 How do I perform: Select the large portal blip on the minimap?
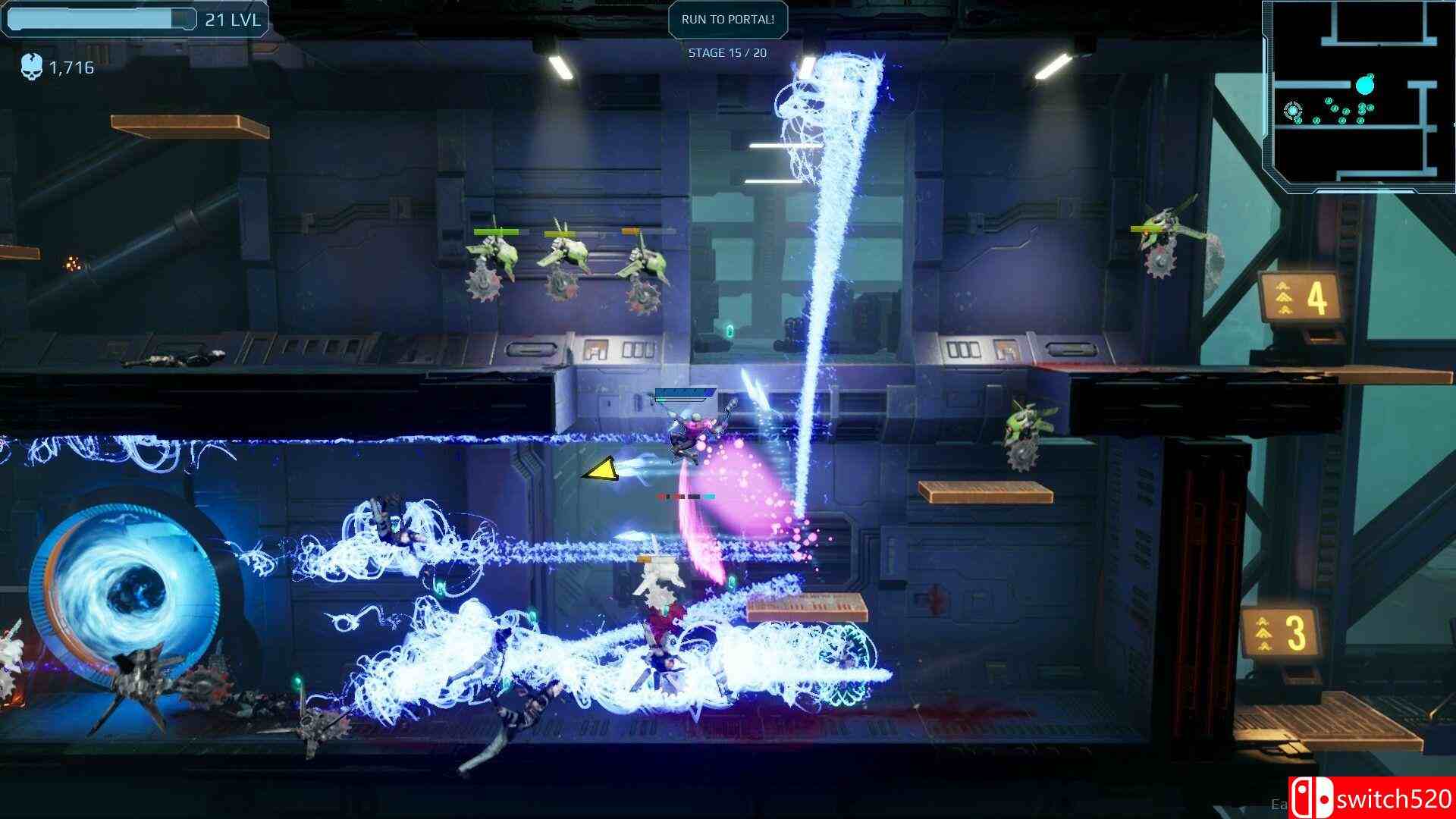1364,84
